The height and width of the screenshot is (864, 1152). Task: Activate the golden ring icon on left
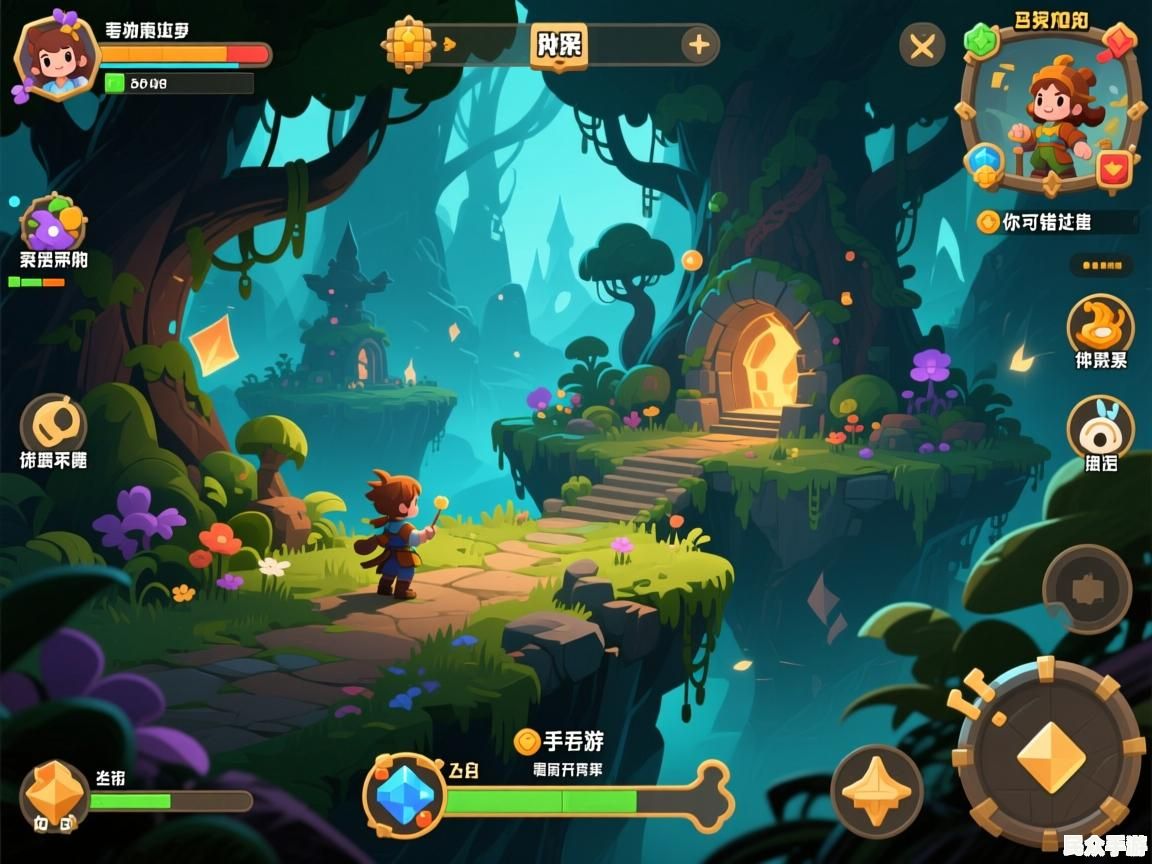coord(53,425)
